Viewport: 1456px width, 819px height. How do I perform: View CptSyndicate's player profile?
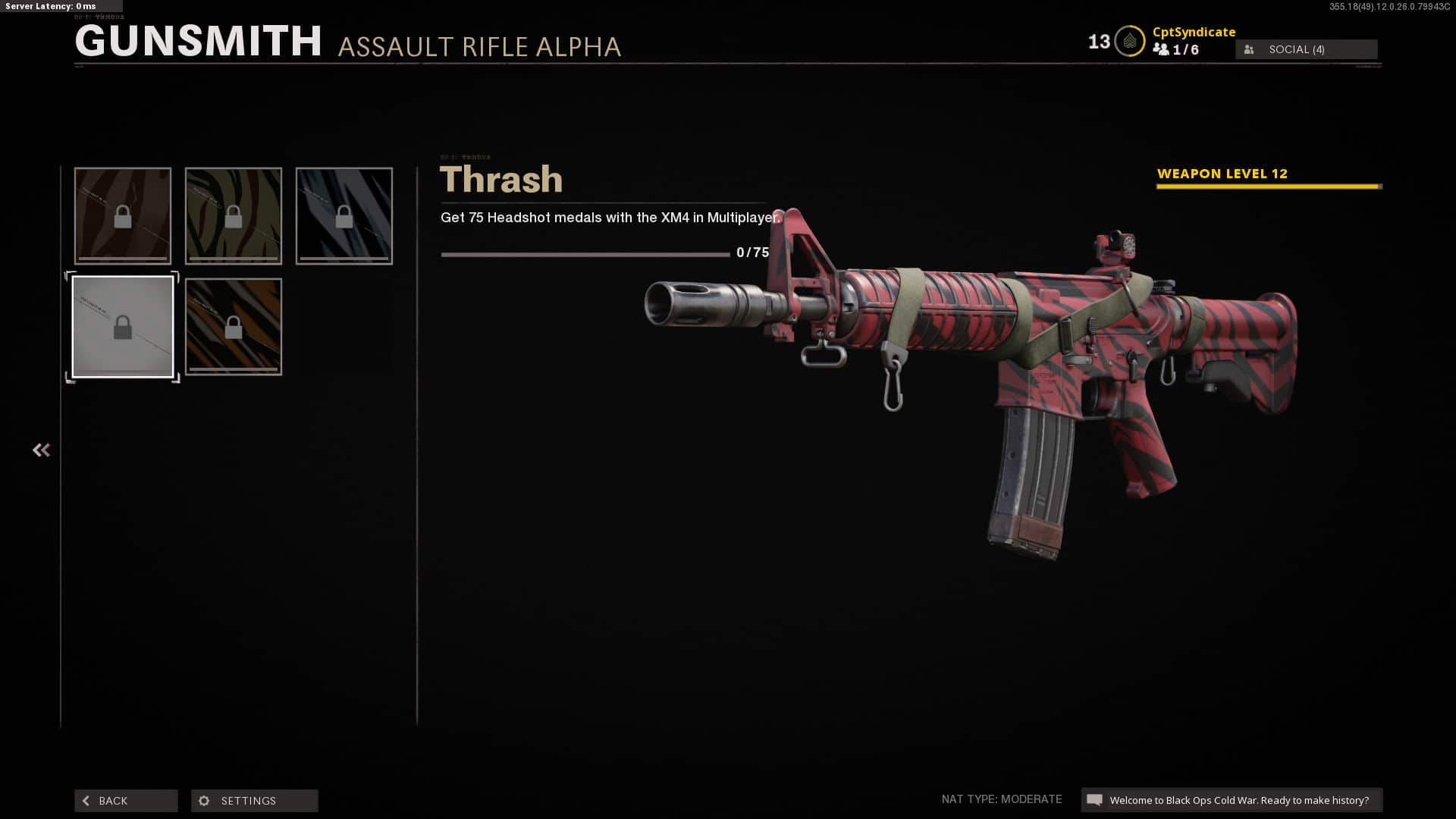[1194, 32]
